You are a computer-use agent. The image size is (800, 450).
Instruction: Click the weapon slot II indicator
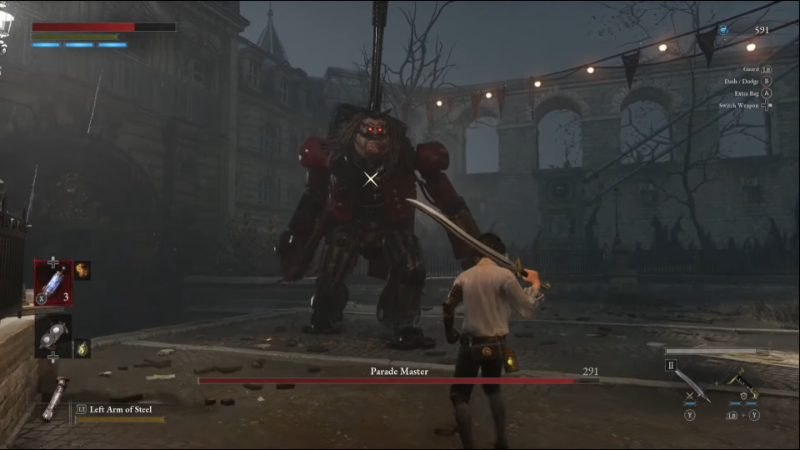pos(671,366)
